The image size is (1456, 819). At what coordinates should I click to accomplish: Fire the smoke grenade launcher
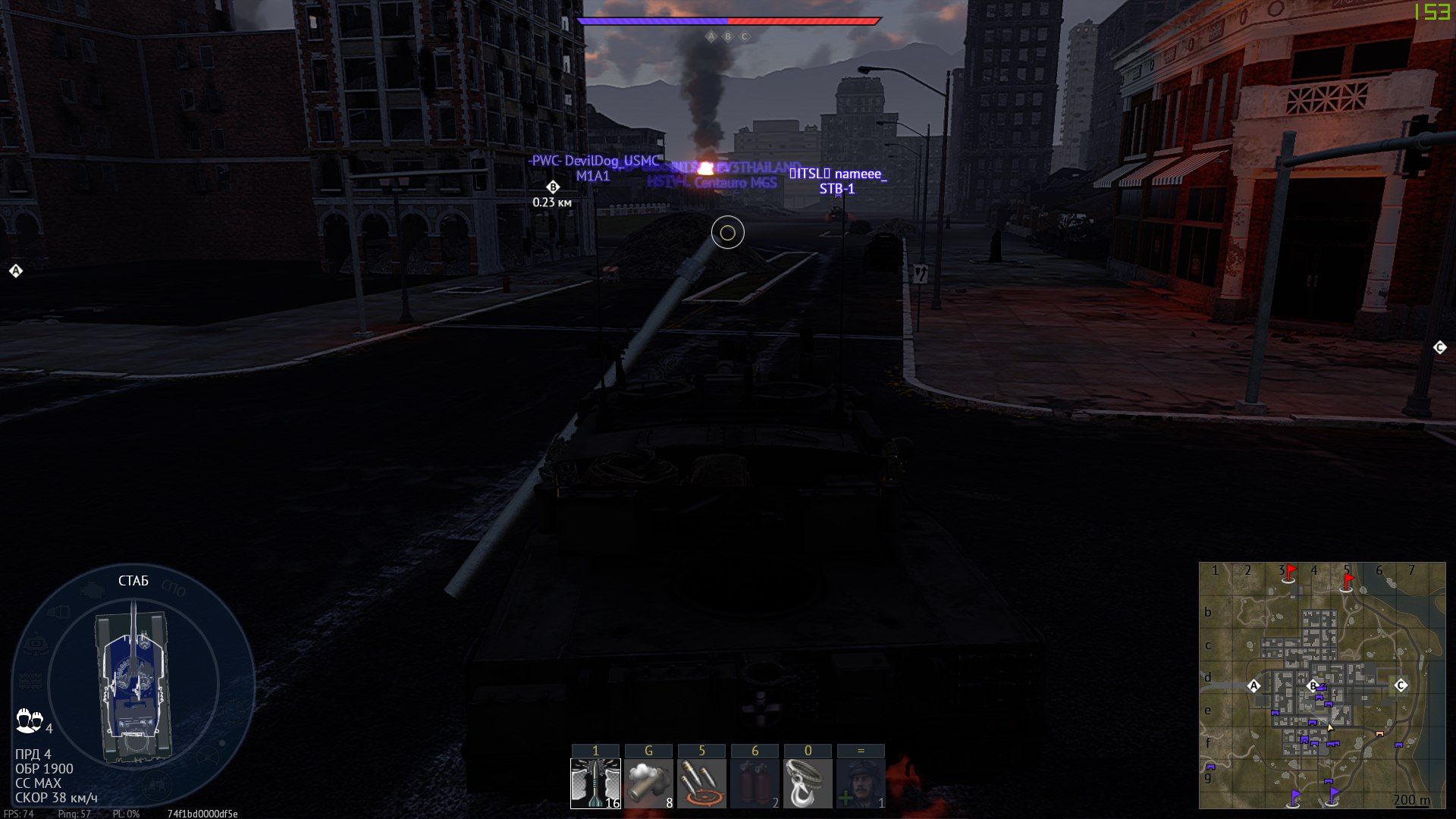point(648,783)
